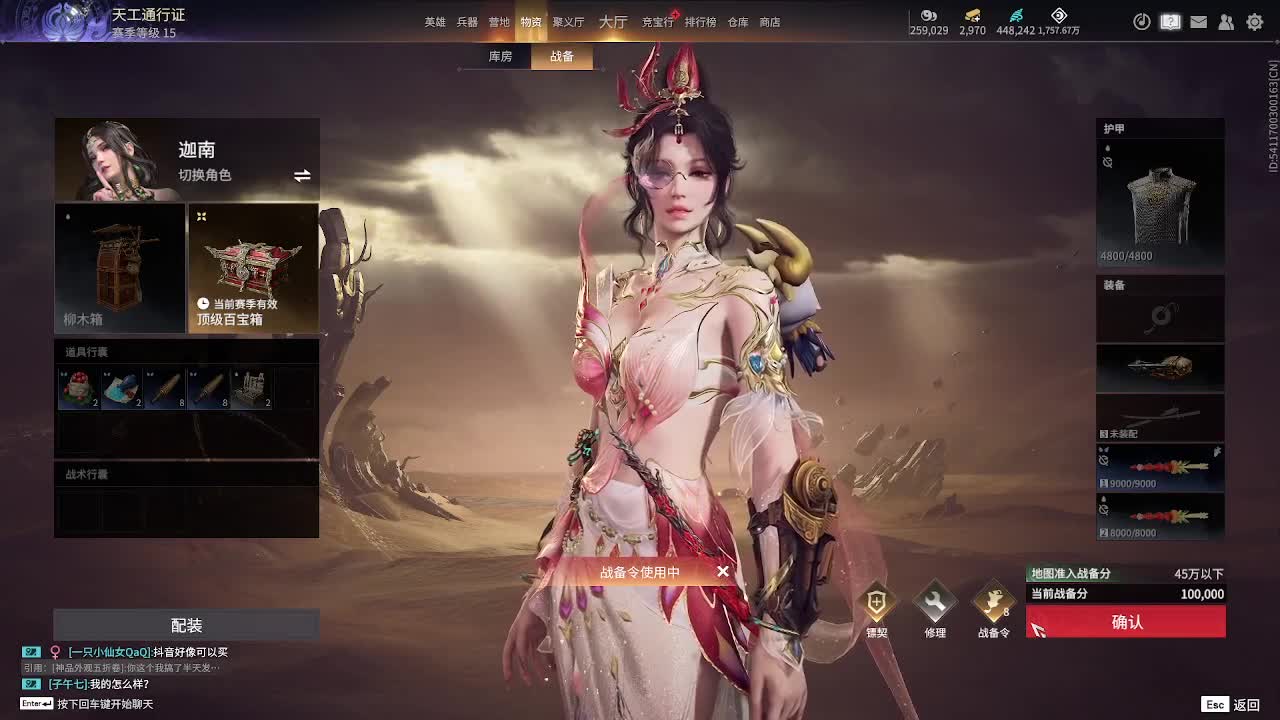Open the mail envelope icon
This screenshot has width=1280, height=720.
pos(1198,22)
